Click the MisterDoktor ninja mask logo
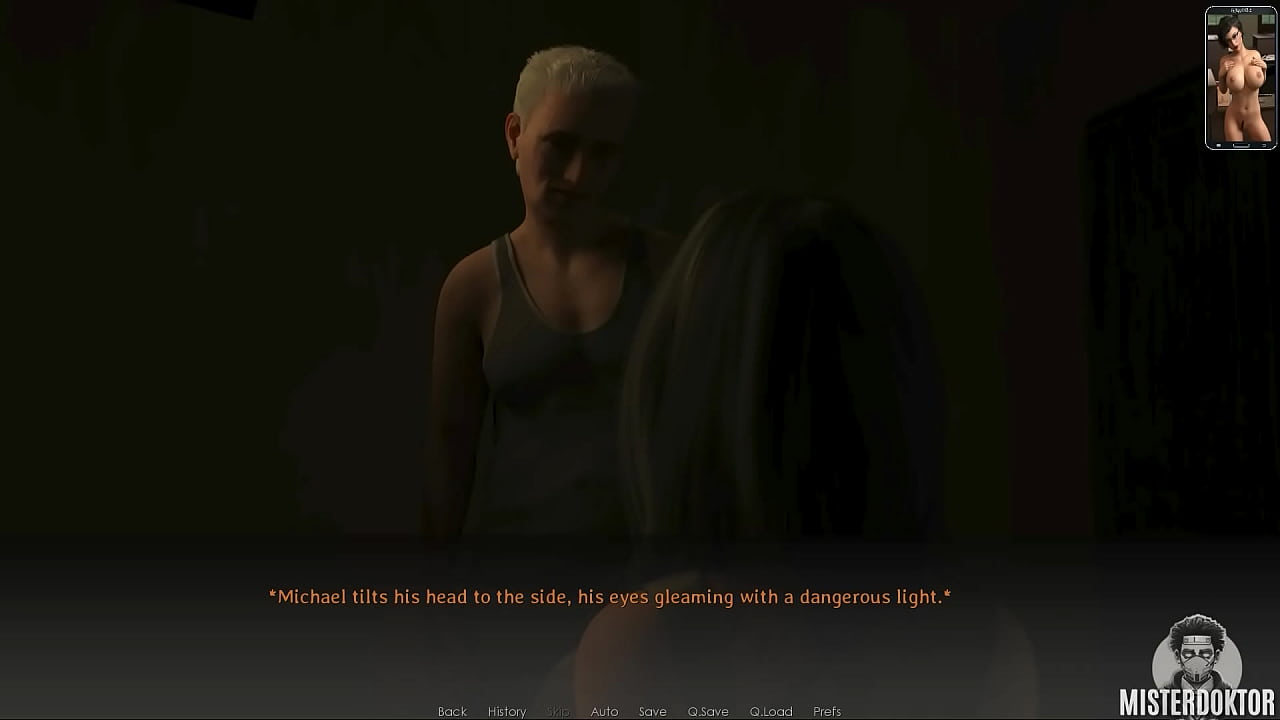 click(x=1196, y=658)
